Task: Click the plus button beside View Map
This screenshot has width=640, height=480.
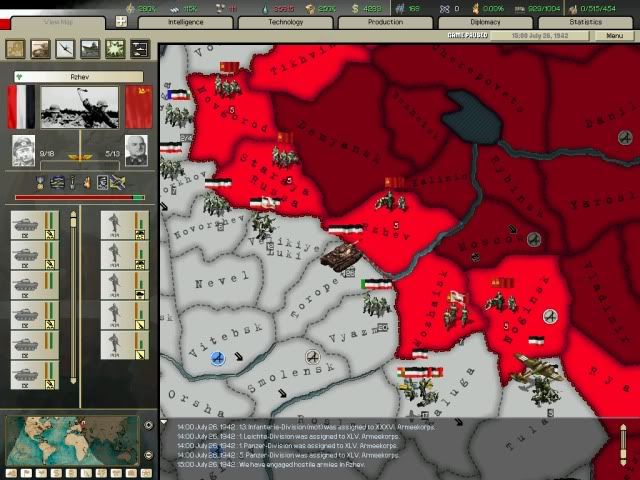Action: click(121, 21)
